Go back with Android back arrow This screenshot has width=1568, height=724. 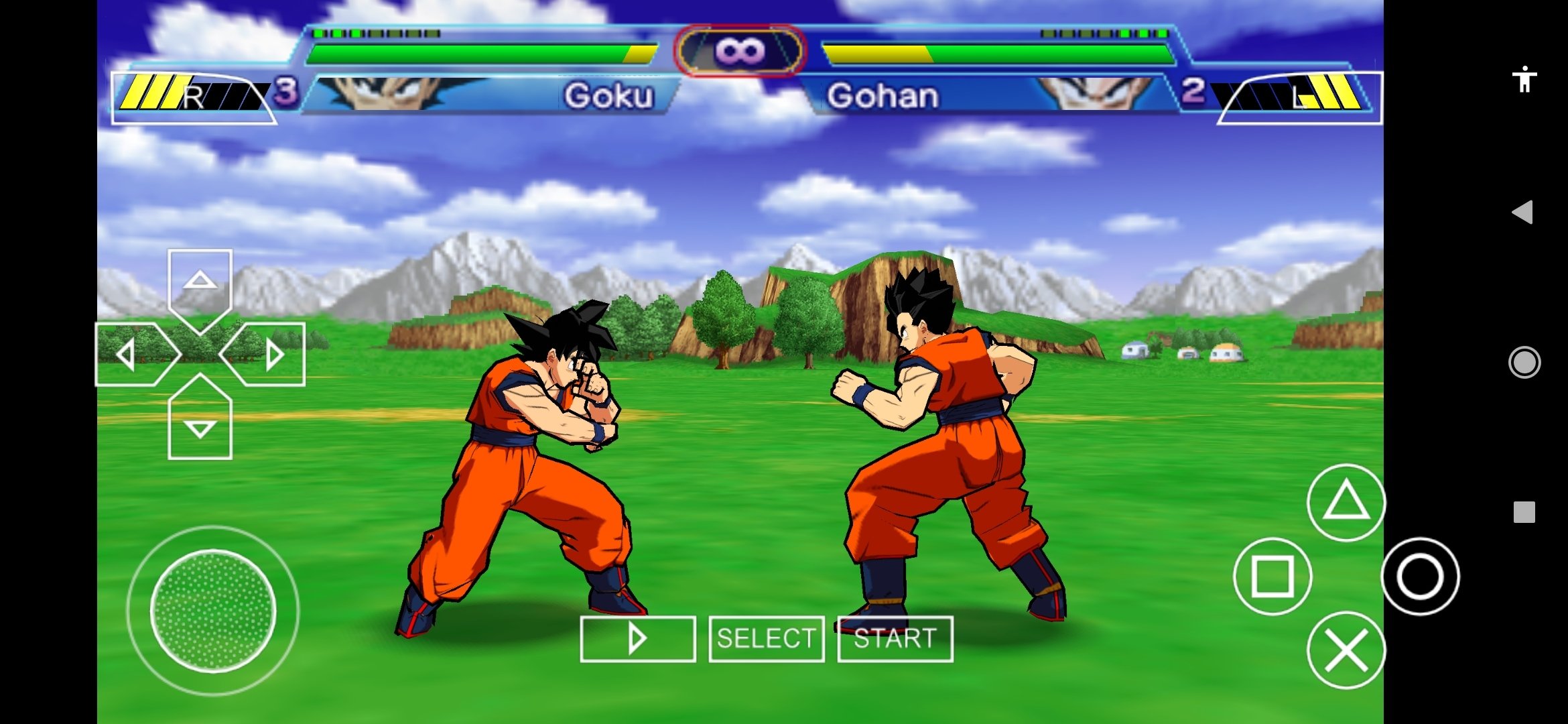pyautogui.click(x=1523, y=213)
